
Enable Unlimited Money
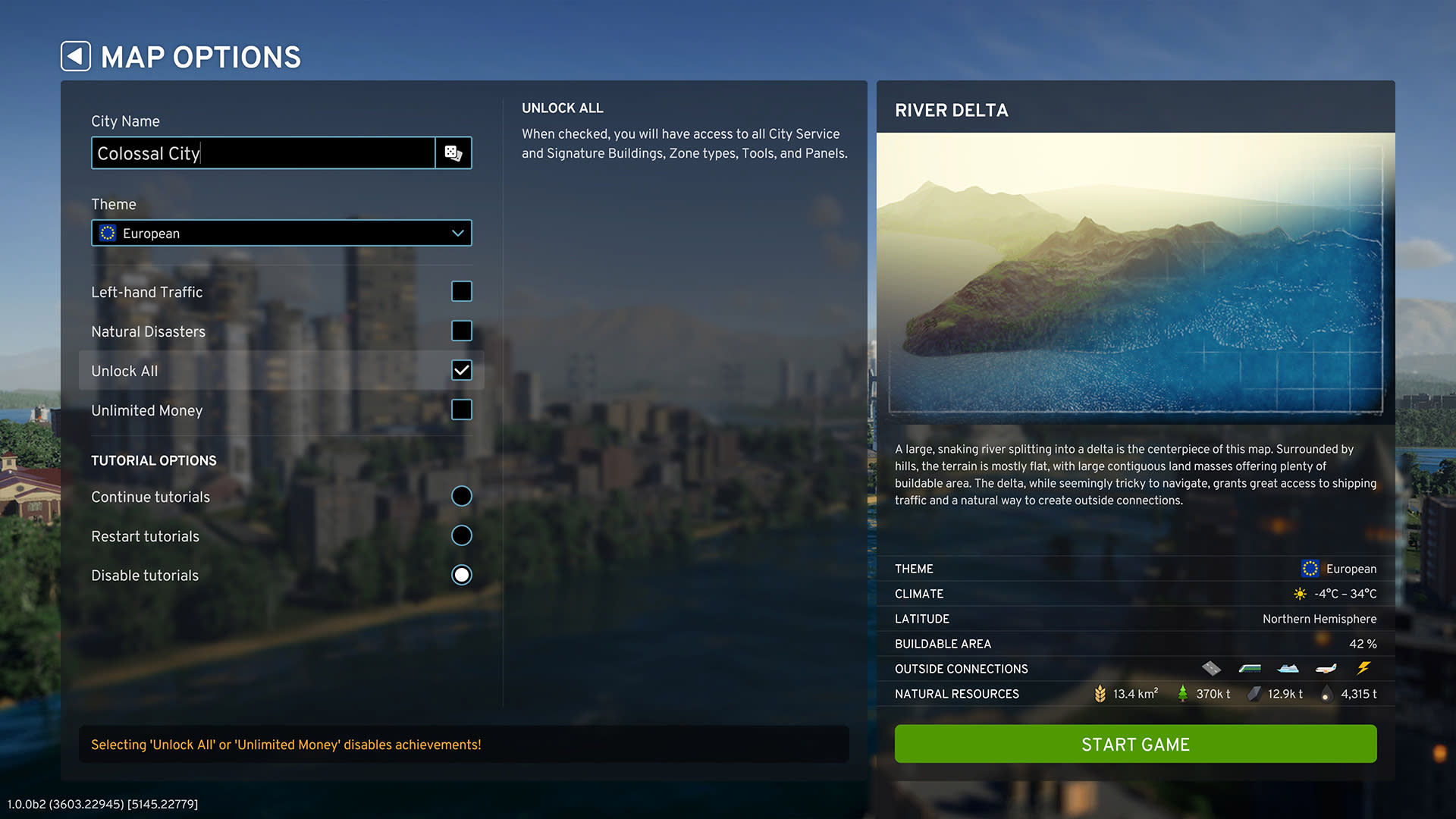point(461,409)
